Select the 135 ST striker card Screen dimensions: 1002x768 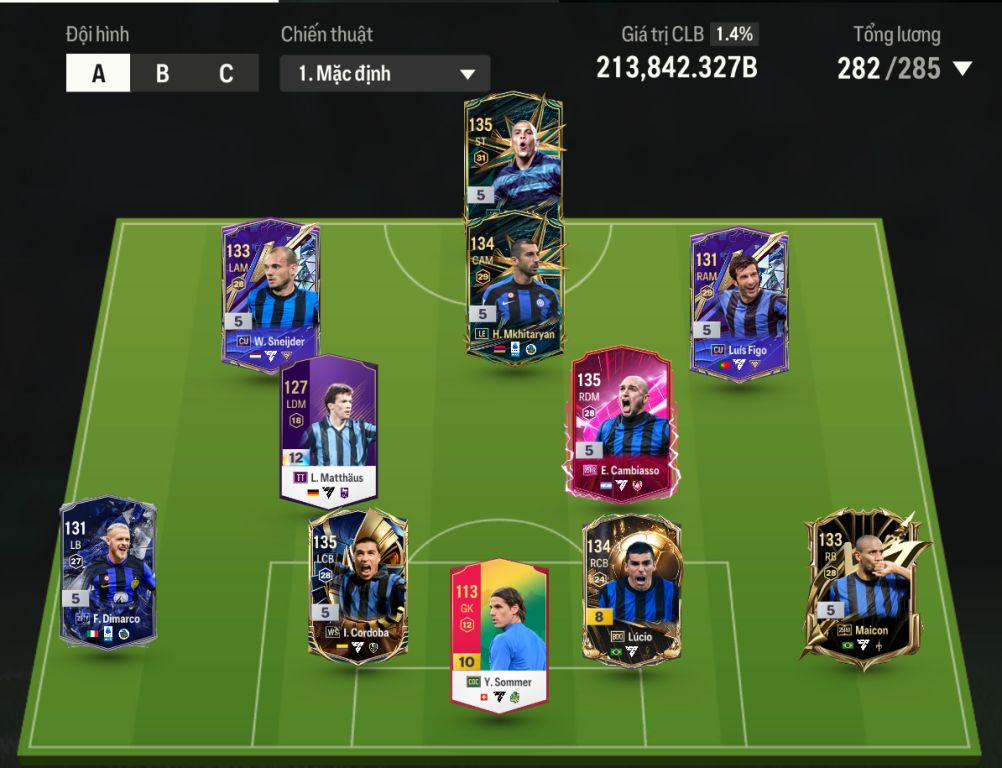point(513,155)
